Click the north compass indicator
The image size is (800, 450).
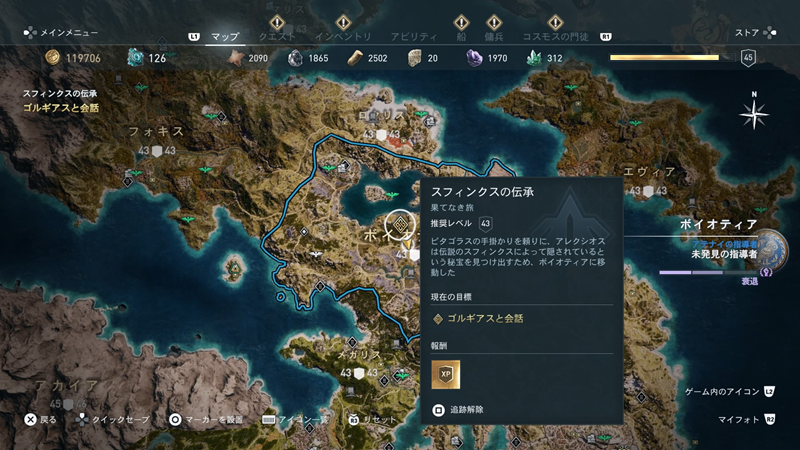pos(753,114)
